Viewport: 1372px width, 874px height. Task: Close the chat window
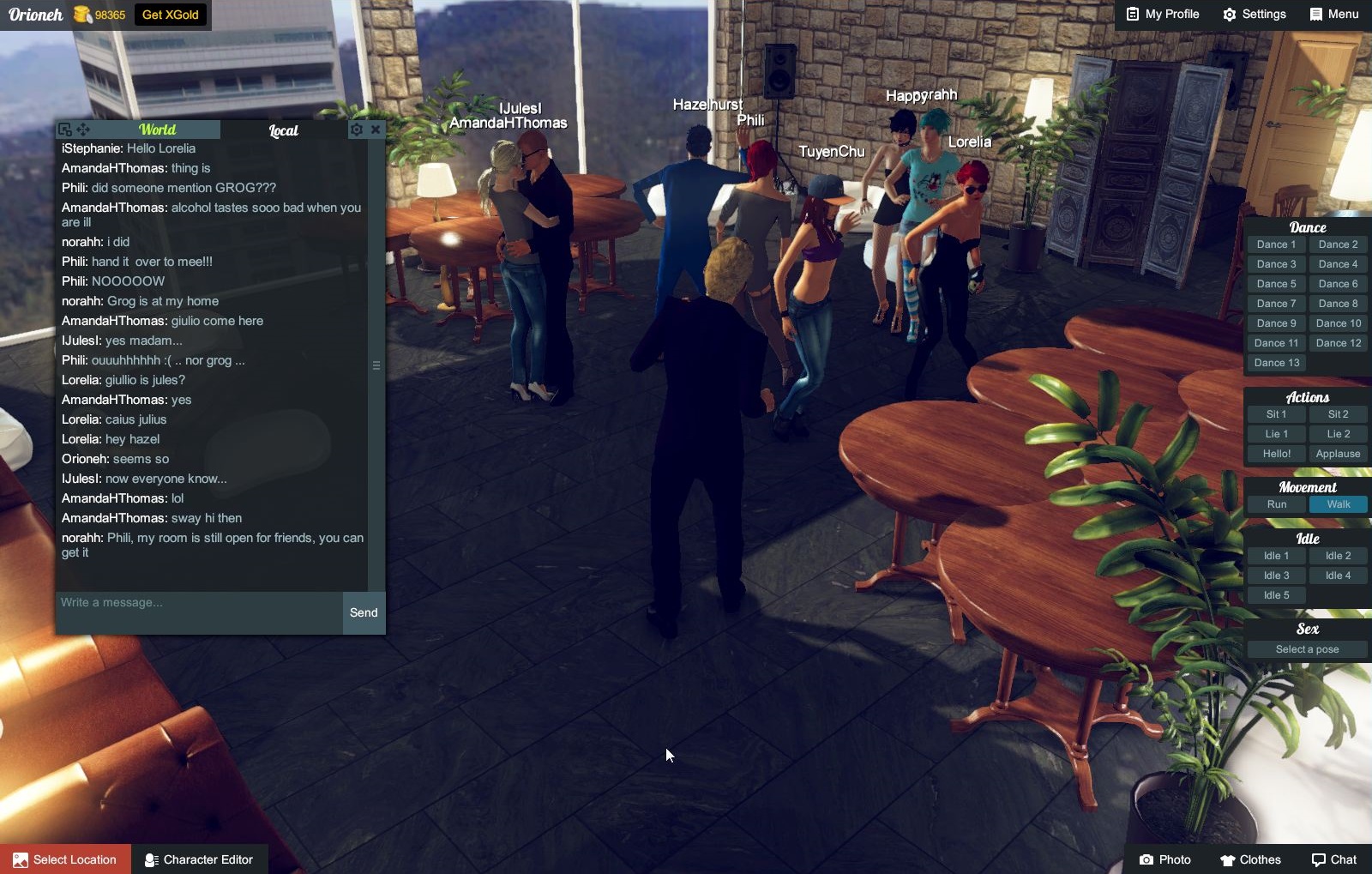376,130
